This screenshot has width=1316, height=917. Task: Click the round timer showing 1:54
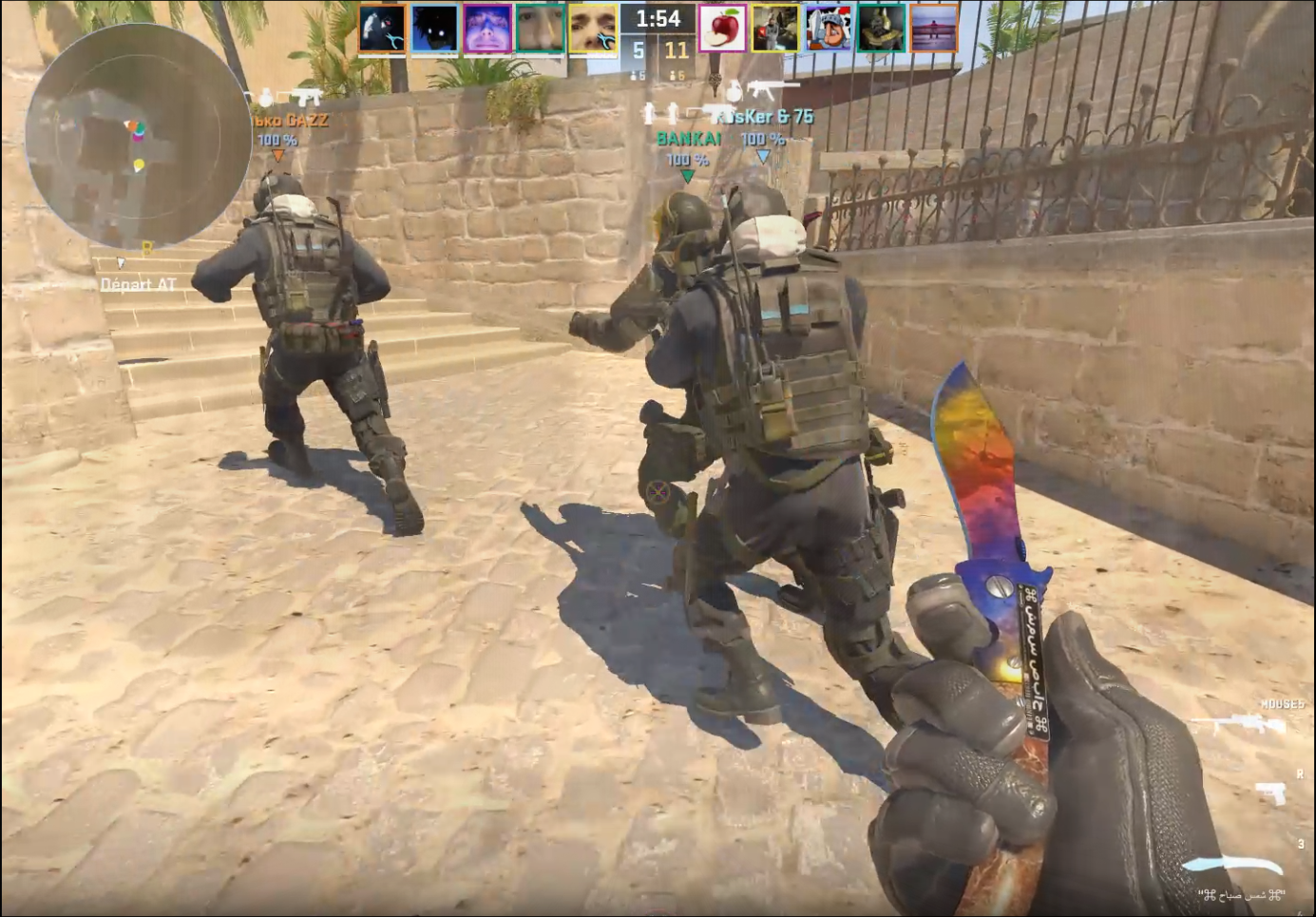point(658,18)
